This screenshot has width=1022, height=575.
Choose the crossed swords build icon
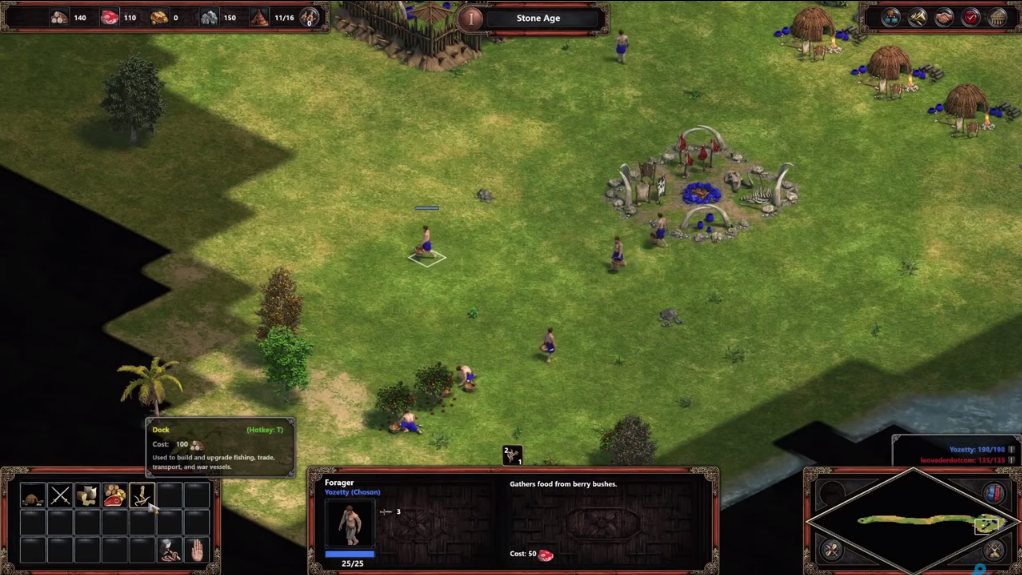pos(60,495)
